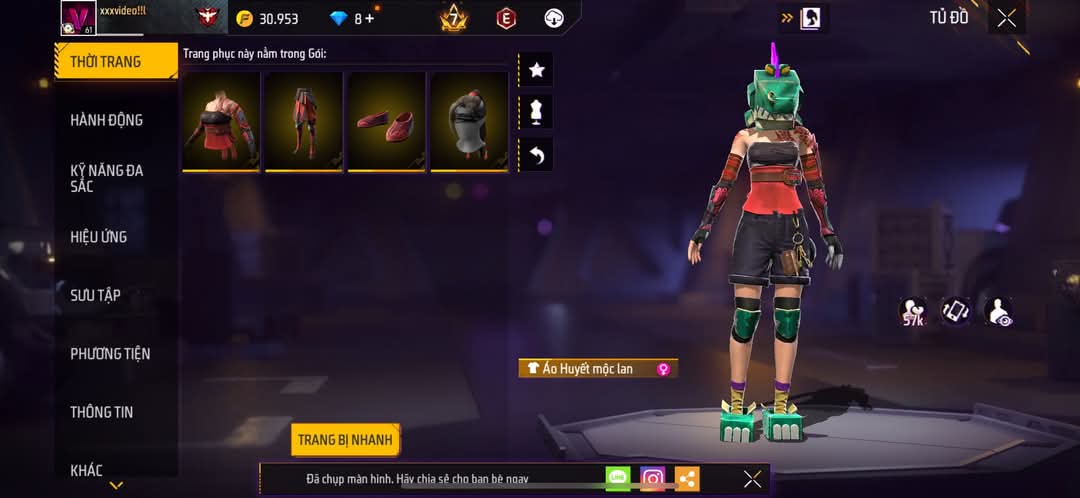Open the SƯU TẬP tab

tap(96, 295)
